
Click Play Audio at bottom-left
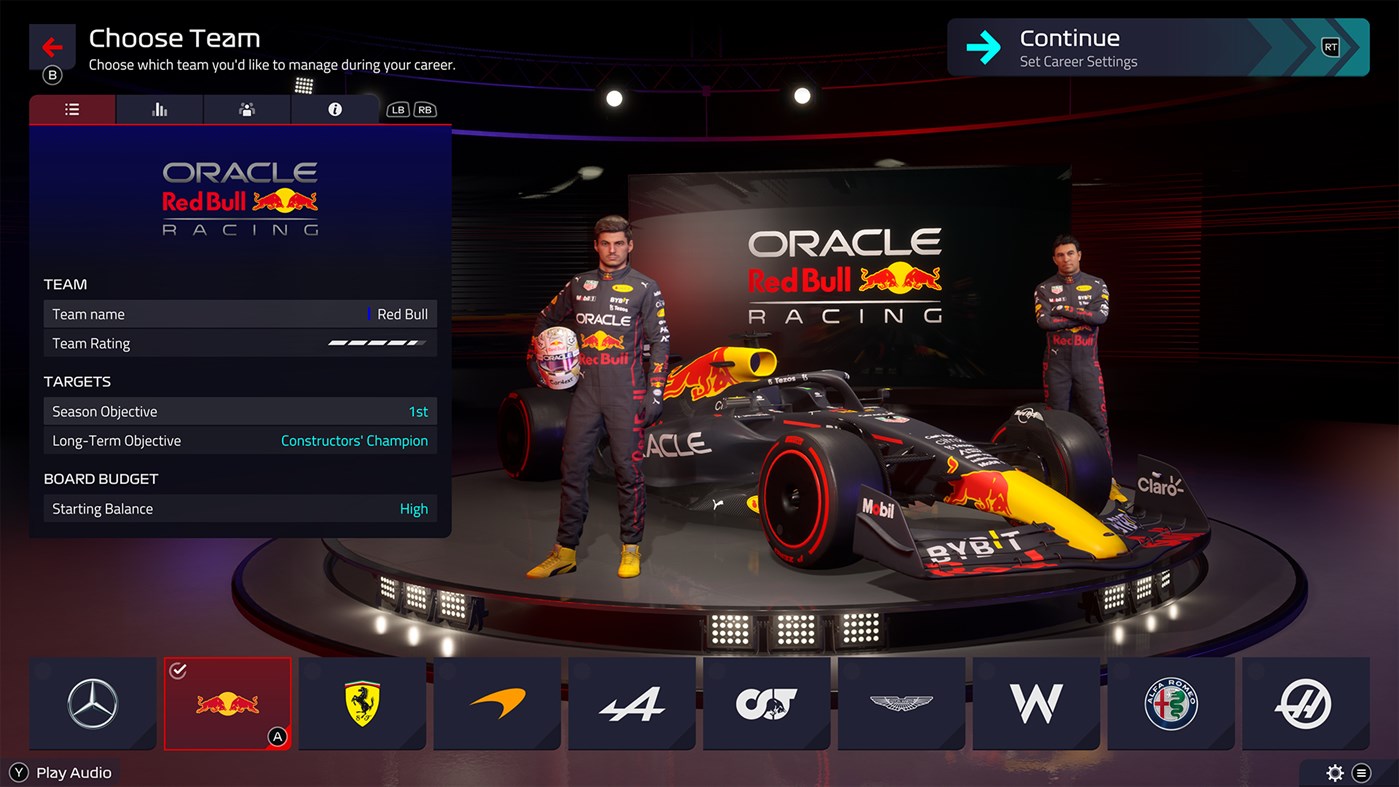[x=62, y=772]
